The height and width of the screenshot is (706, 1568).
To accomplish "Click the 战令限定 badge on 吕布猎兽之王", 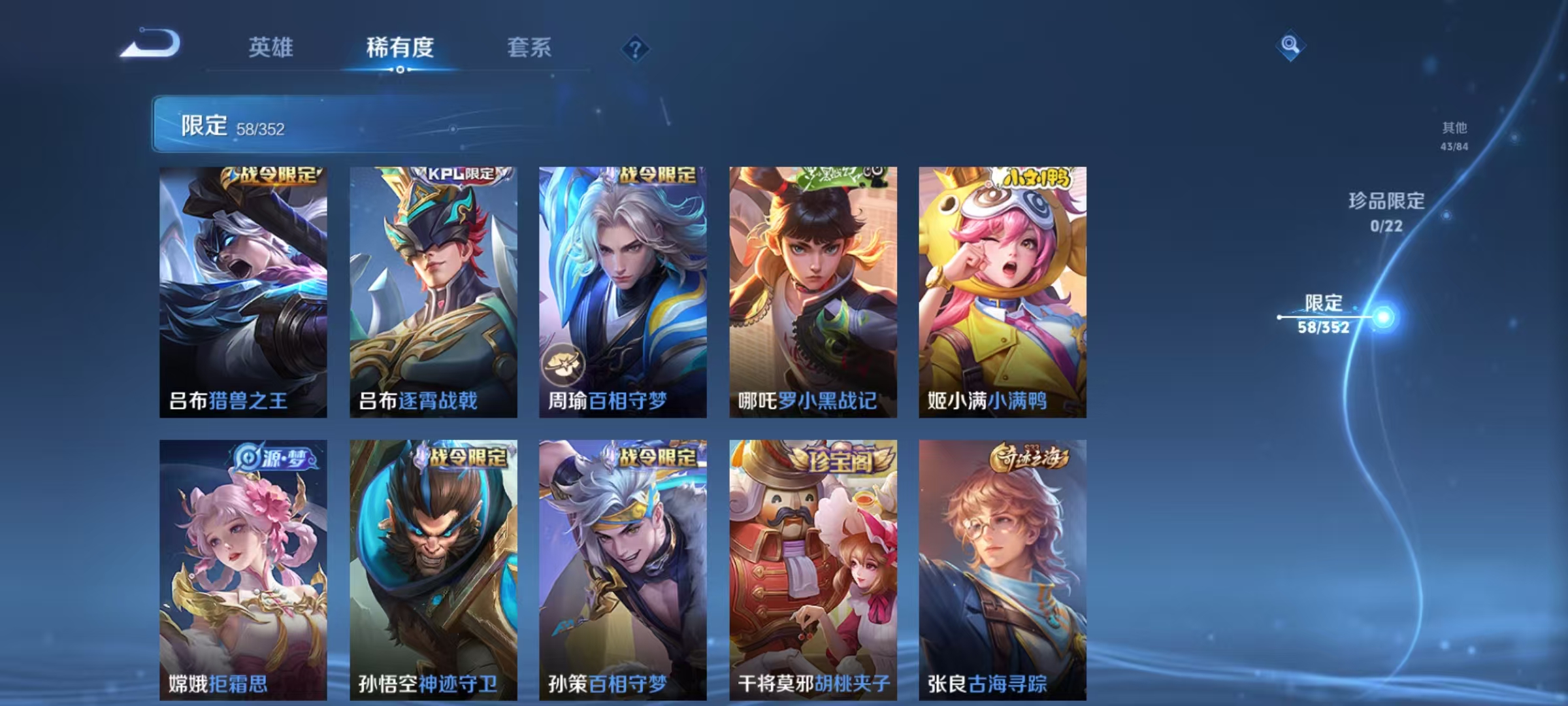I will [x=274, y=176].
